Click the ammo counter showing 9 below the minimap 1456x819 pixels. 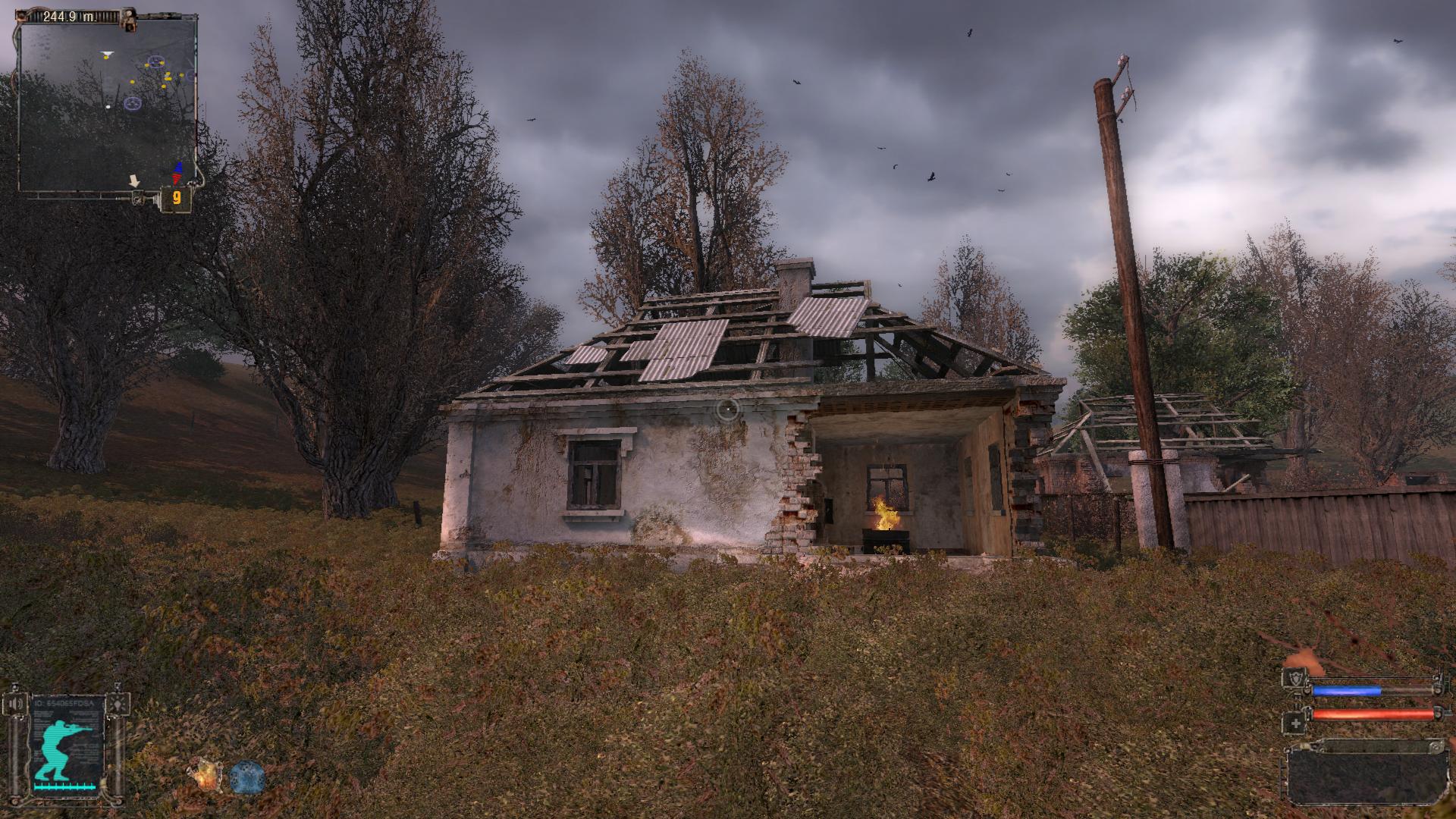point(177,196)
